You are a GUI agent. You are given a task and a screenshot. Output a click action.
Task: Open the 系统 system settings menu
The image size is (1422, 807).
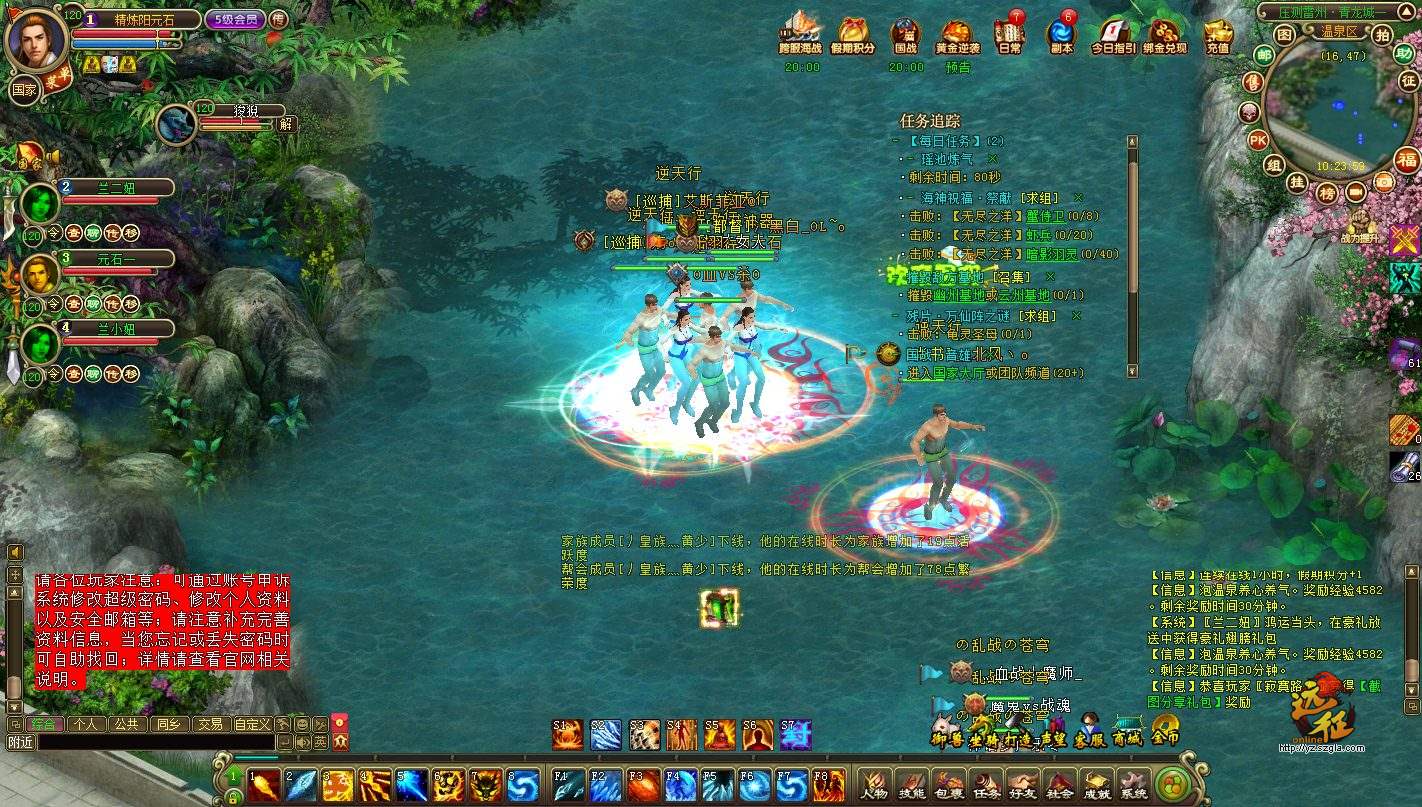pyautogui.click(x=1133, y=783)
